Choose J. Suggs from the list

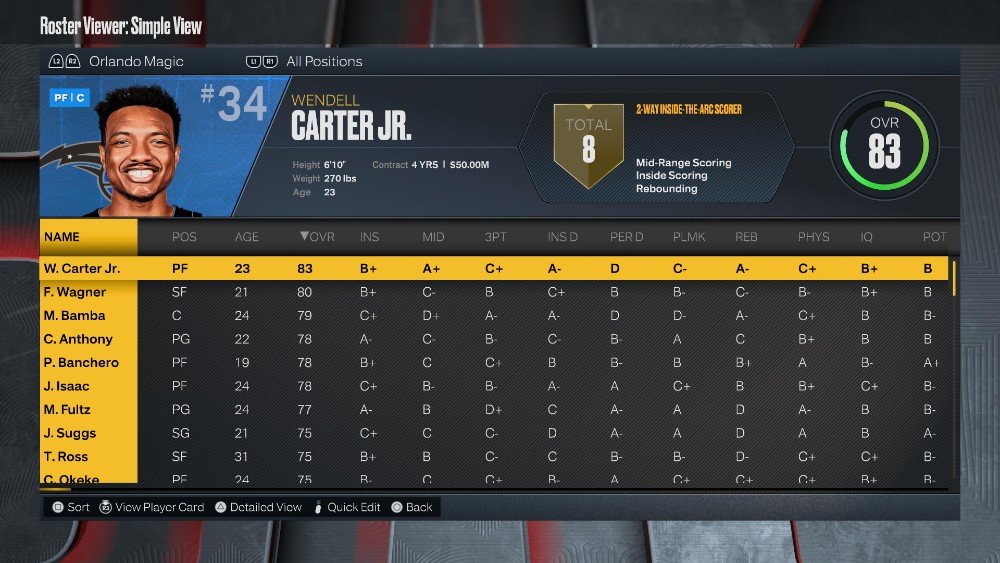click(70, 433)
